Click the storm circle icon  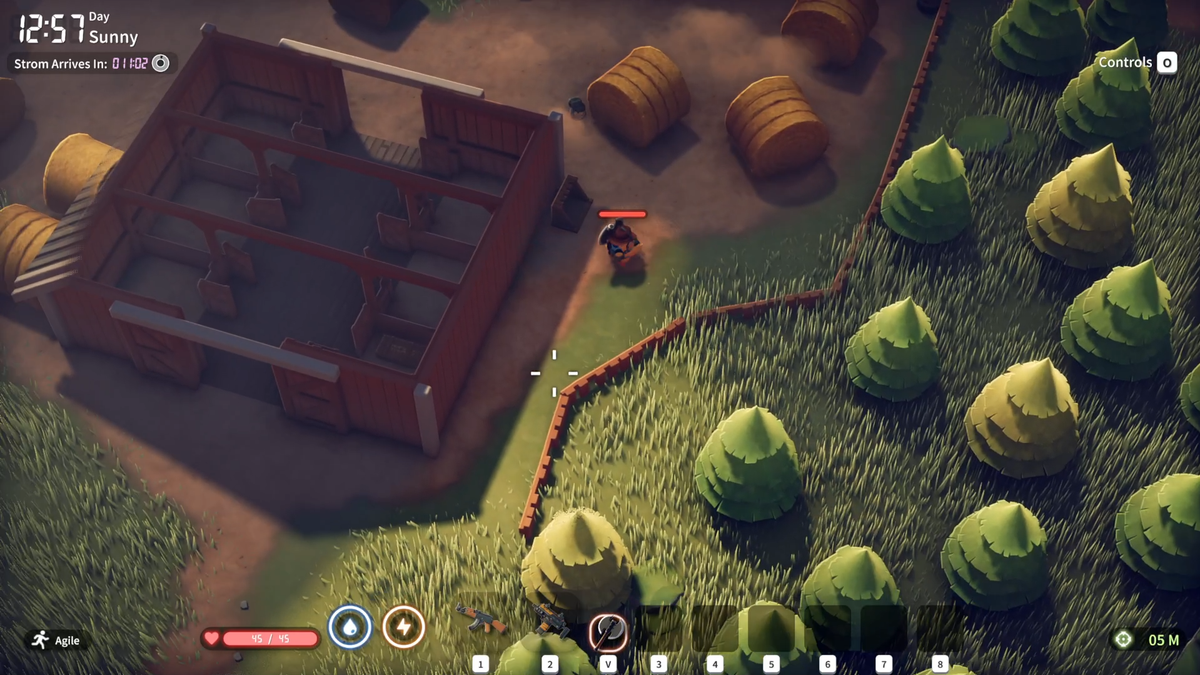click(160, 63)
